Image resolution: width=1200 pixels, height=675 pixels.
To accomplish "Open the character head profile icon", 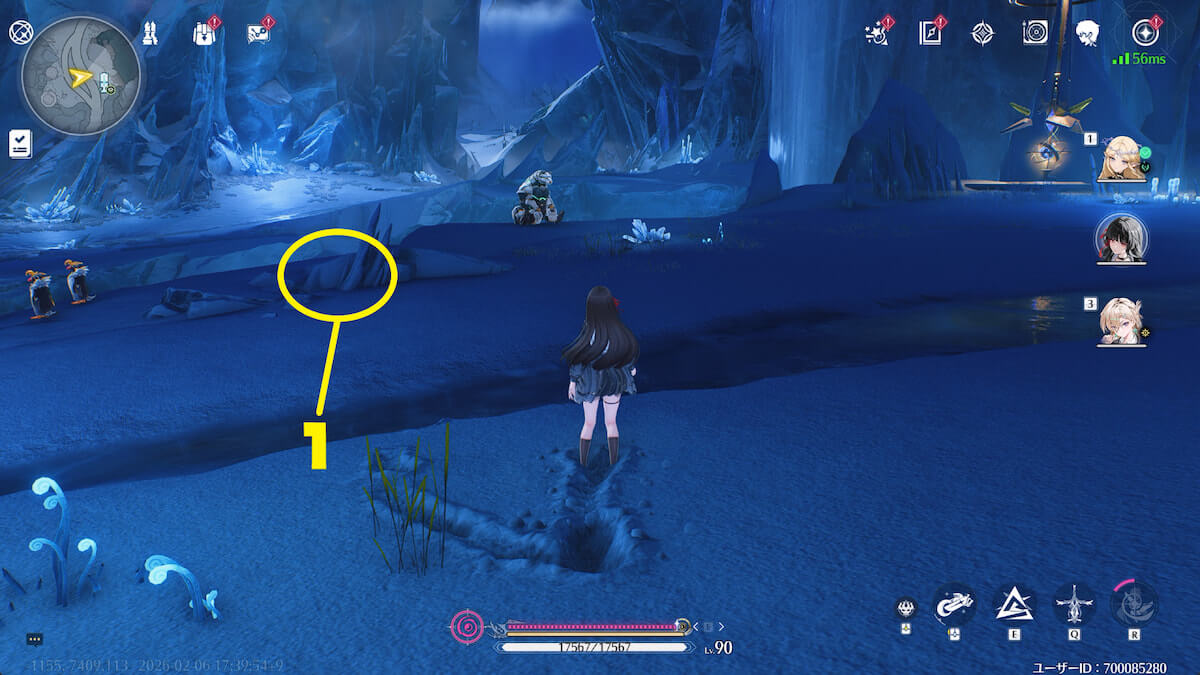I will [x=1087, y=33].
